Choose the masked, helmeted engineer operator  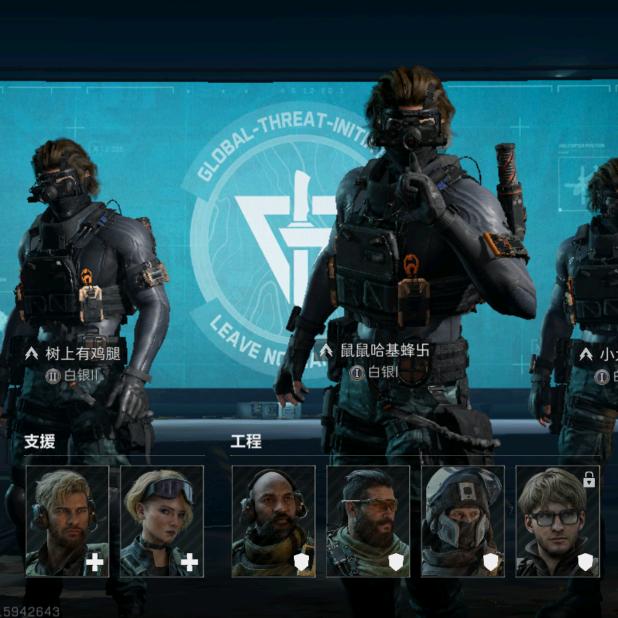463,521
